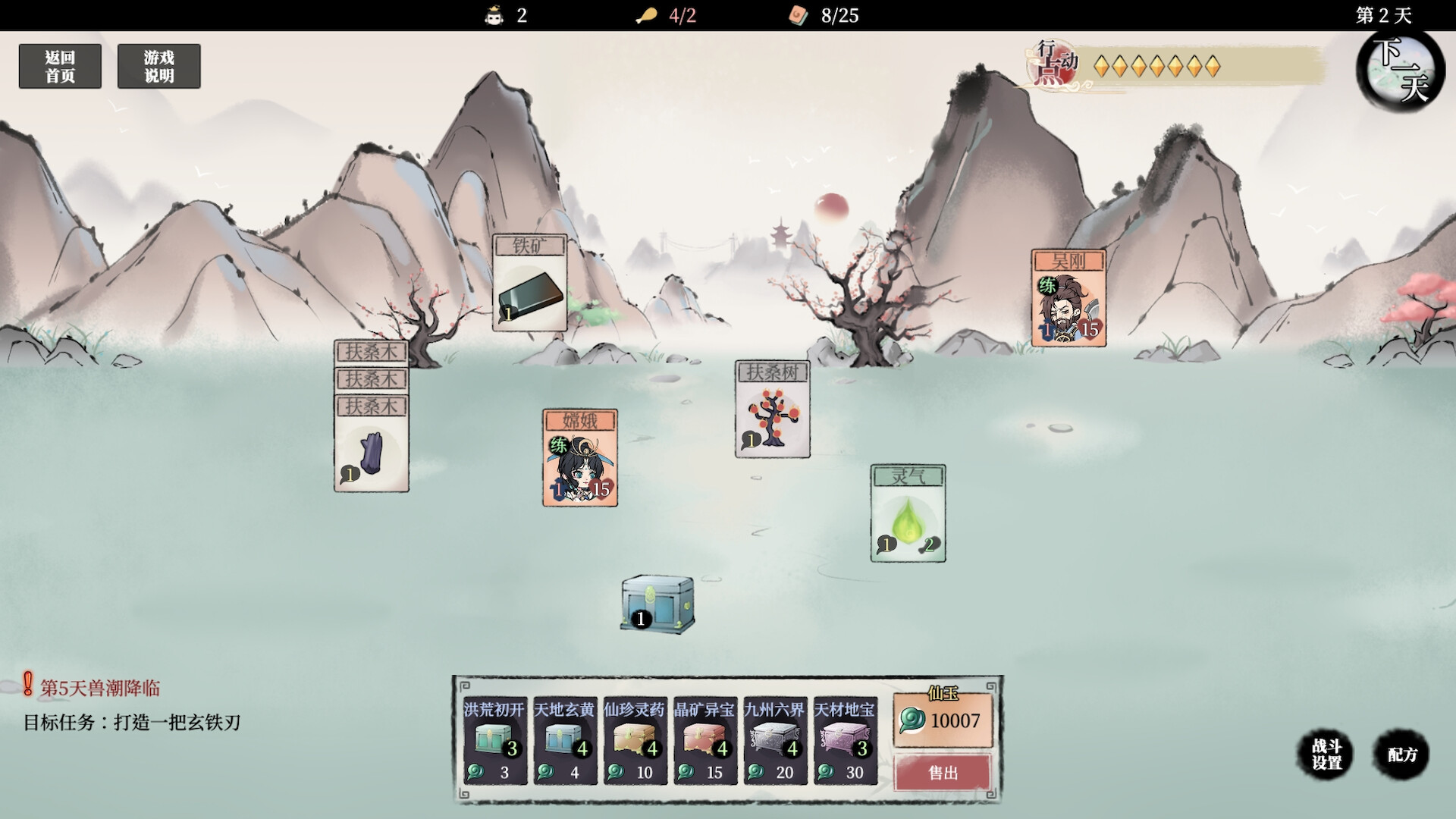Open 战斗设置 battle settings
The width and height of the screenshot is (1456, 819).
pyautogui.click(x=1326, y=755)
